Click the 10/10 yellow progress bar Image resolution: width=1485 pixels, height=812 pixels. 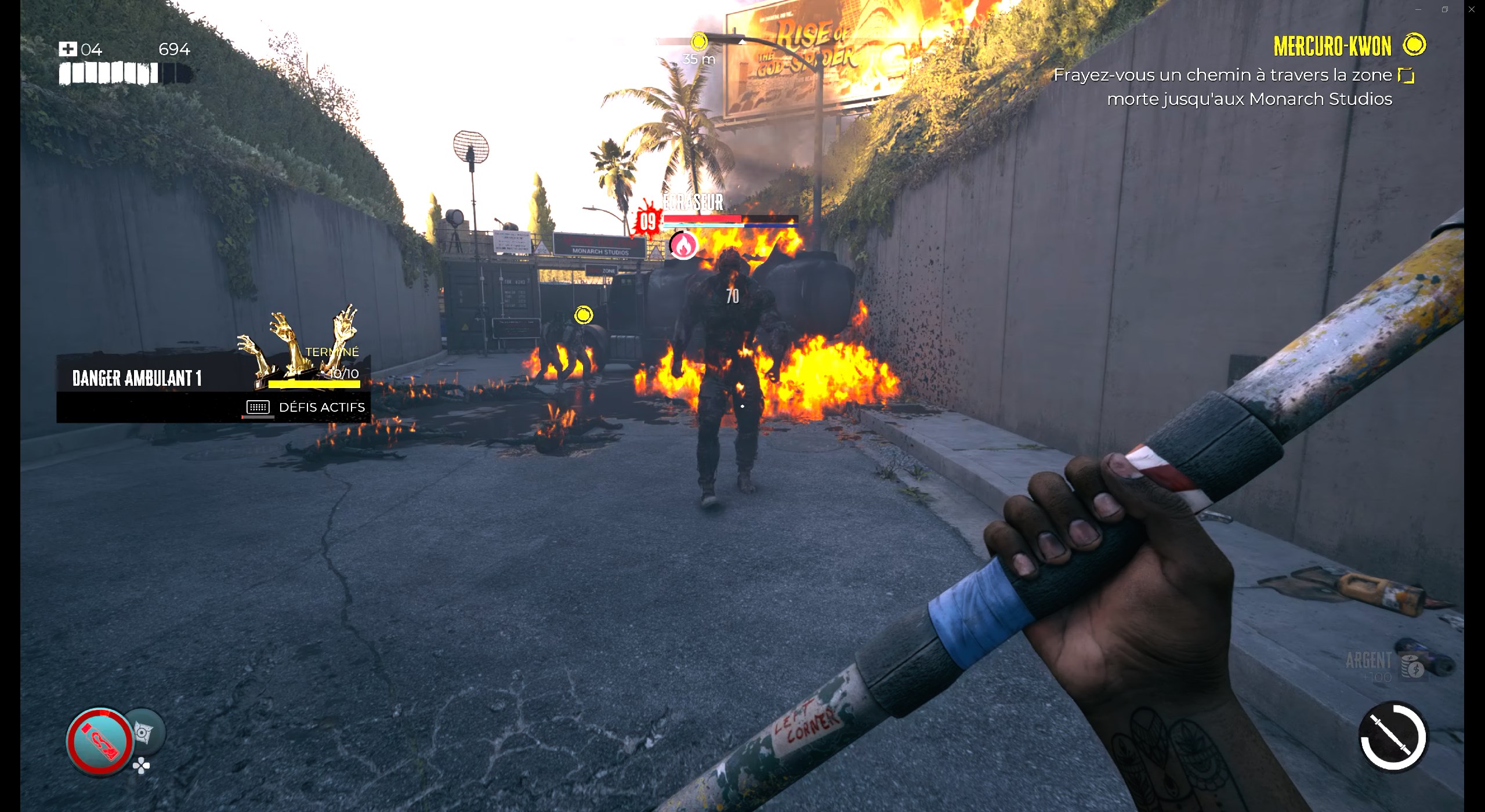pyautogui.click(x=313, y=384)
